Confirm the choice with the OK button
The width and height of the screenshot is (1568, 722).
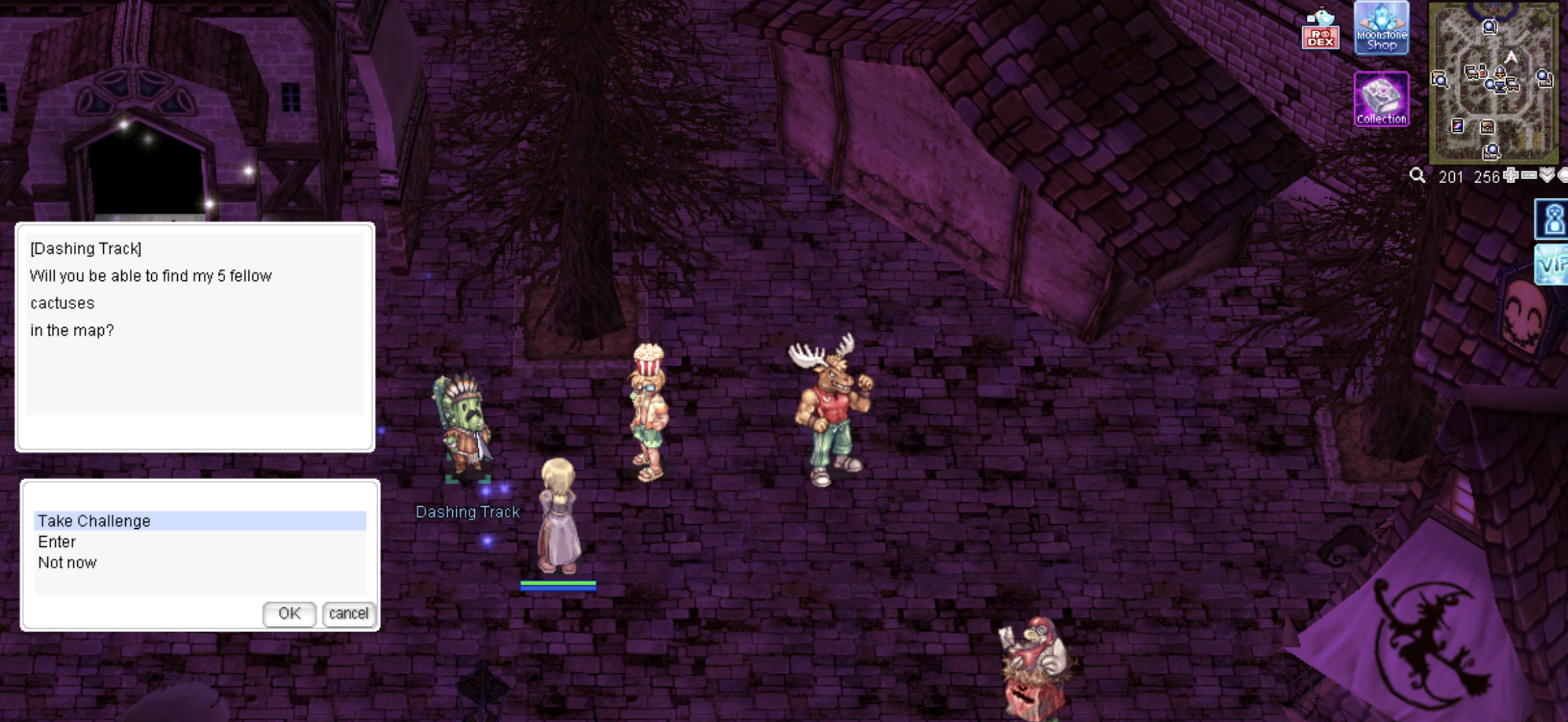point(289,613)
